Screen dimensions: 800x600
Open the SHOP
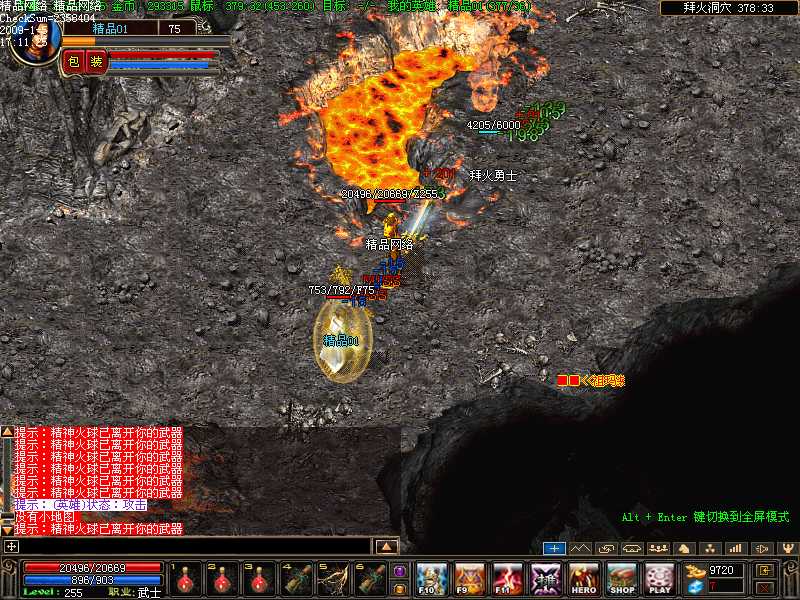coord(622,578)
